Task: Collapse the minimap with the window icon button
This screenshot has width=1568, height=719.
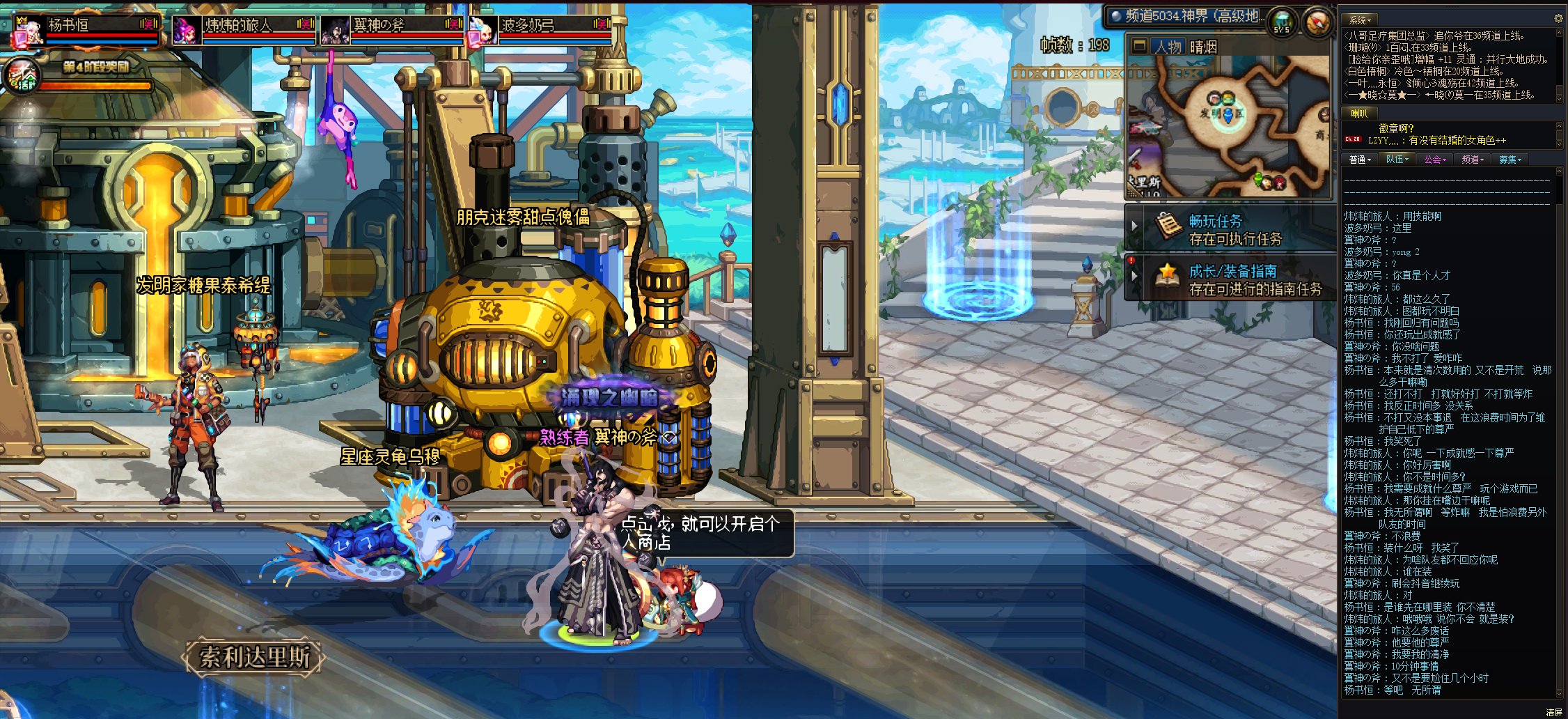Action: (1139, 47)
